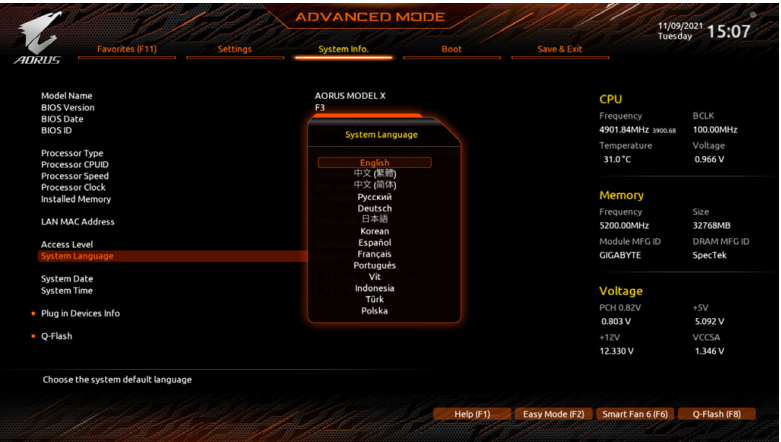Select English in the language list
781x442 pixels.
(x=374, y=162)
